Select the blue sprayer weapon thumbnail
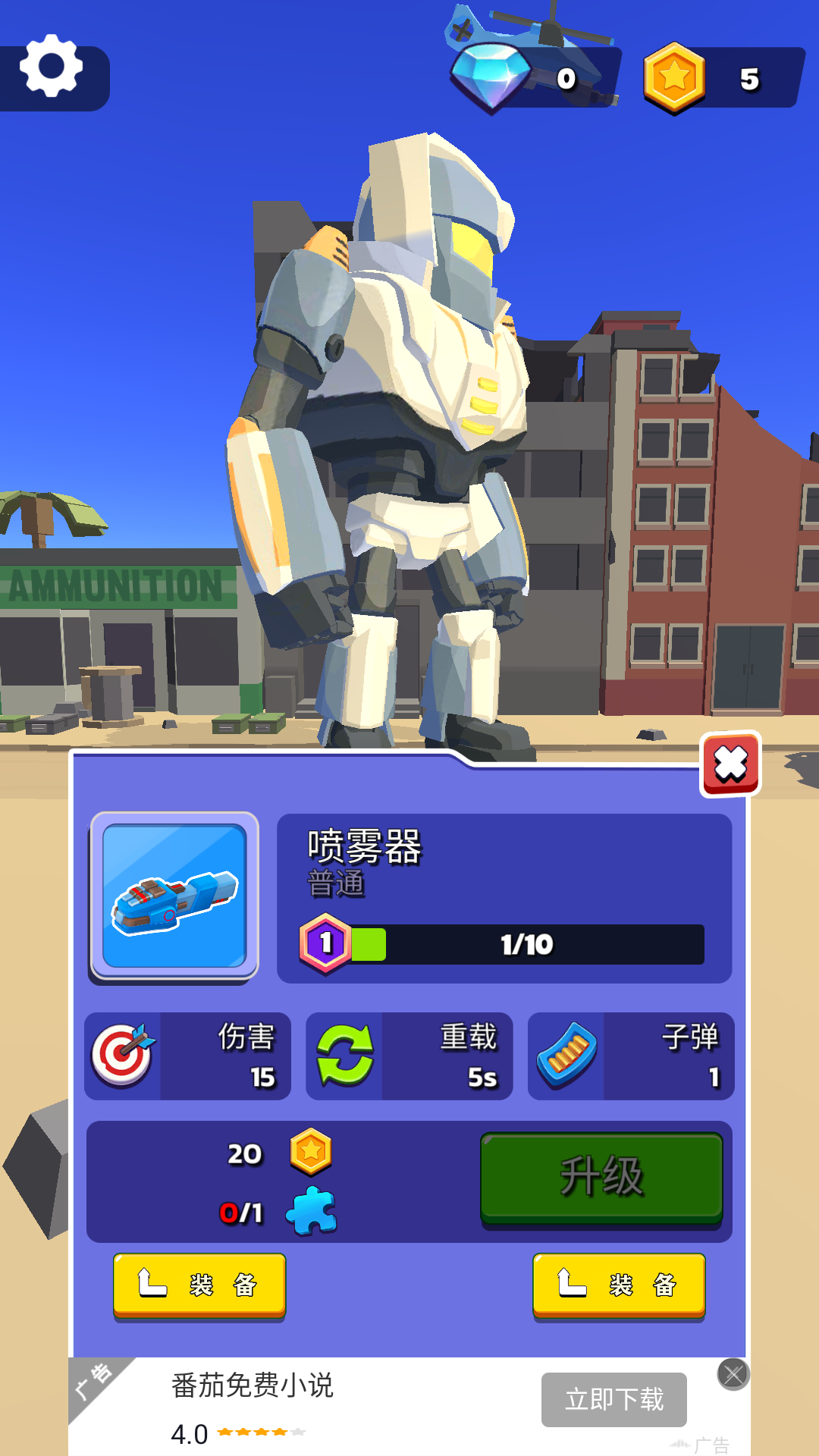 click(x=174, y=896)
